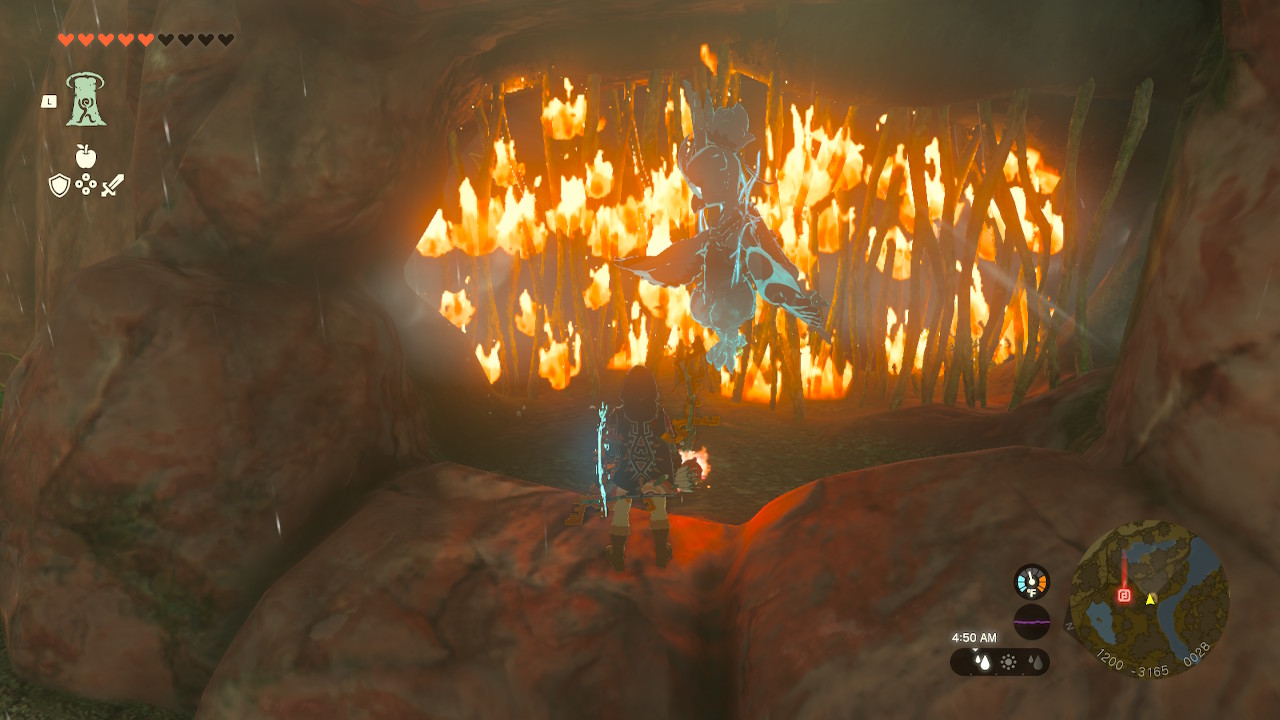Select the shield defense icon
This screenshot has height=720, width=1280.
click(x=60, y=185)
